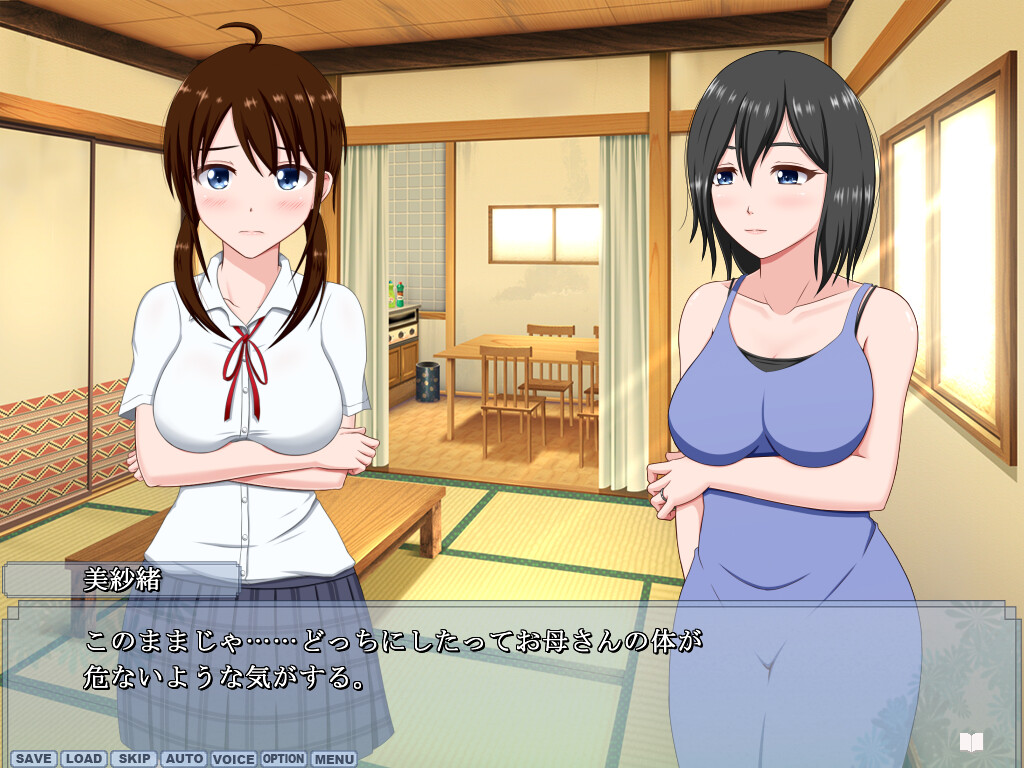Replay the line with VOICE button
This screenshot has height=768, width=1024.
(234, 759)
